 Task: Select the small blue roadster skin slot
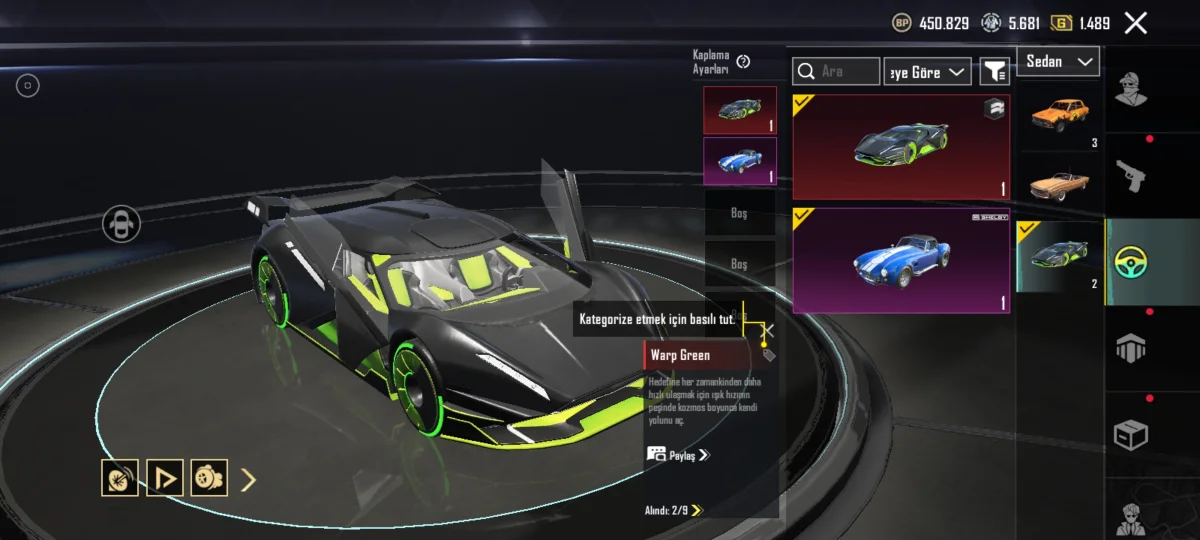pos(740,161)
